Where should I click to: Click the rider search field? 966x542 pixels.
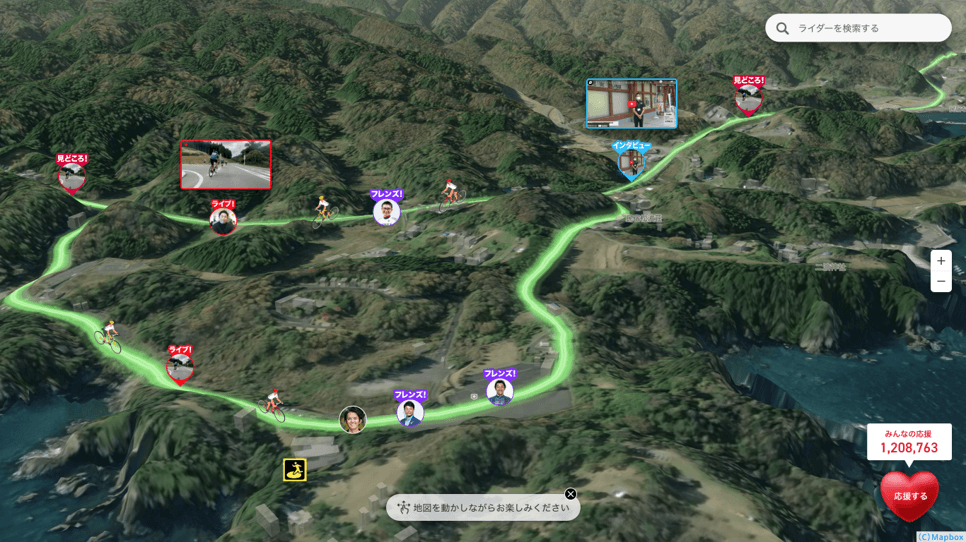(868, 28)
